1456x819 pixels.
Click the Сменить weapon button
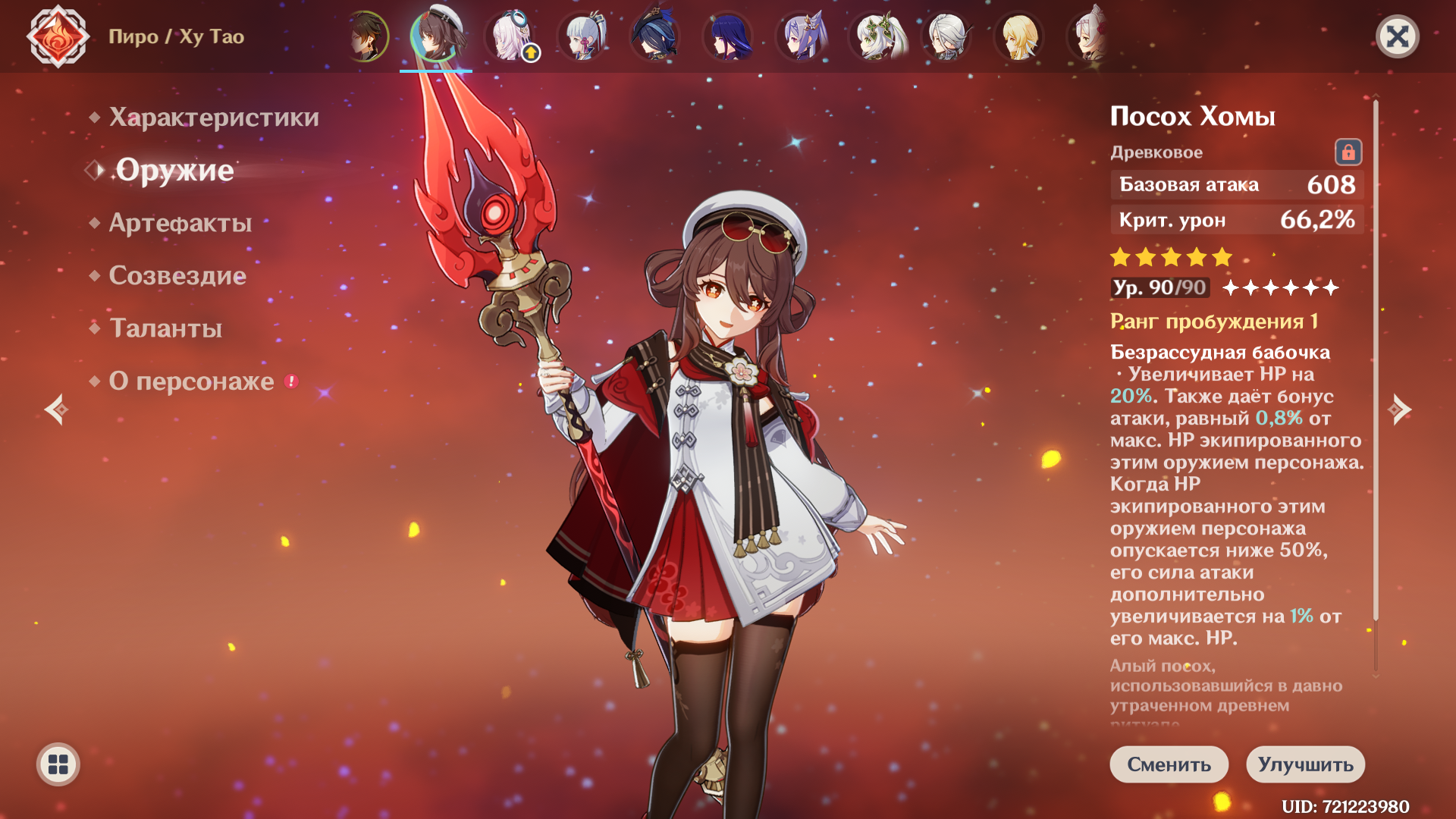coord(1169,764)
